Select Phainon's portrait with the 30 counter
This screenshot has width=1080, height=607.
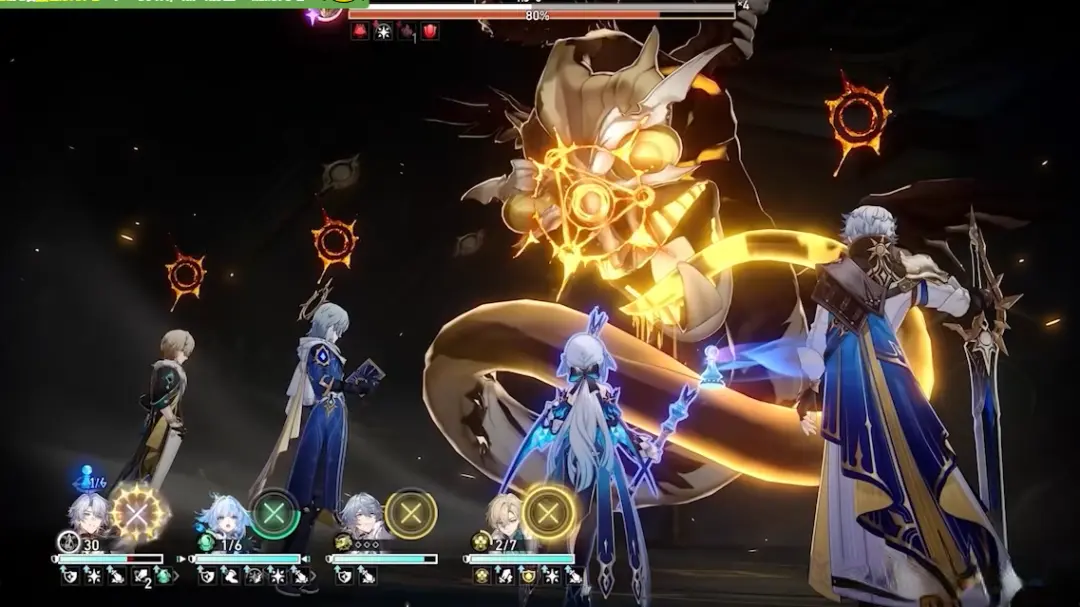click(89, 515)
